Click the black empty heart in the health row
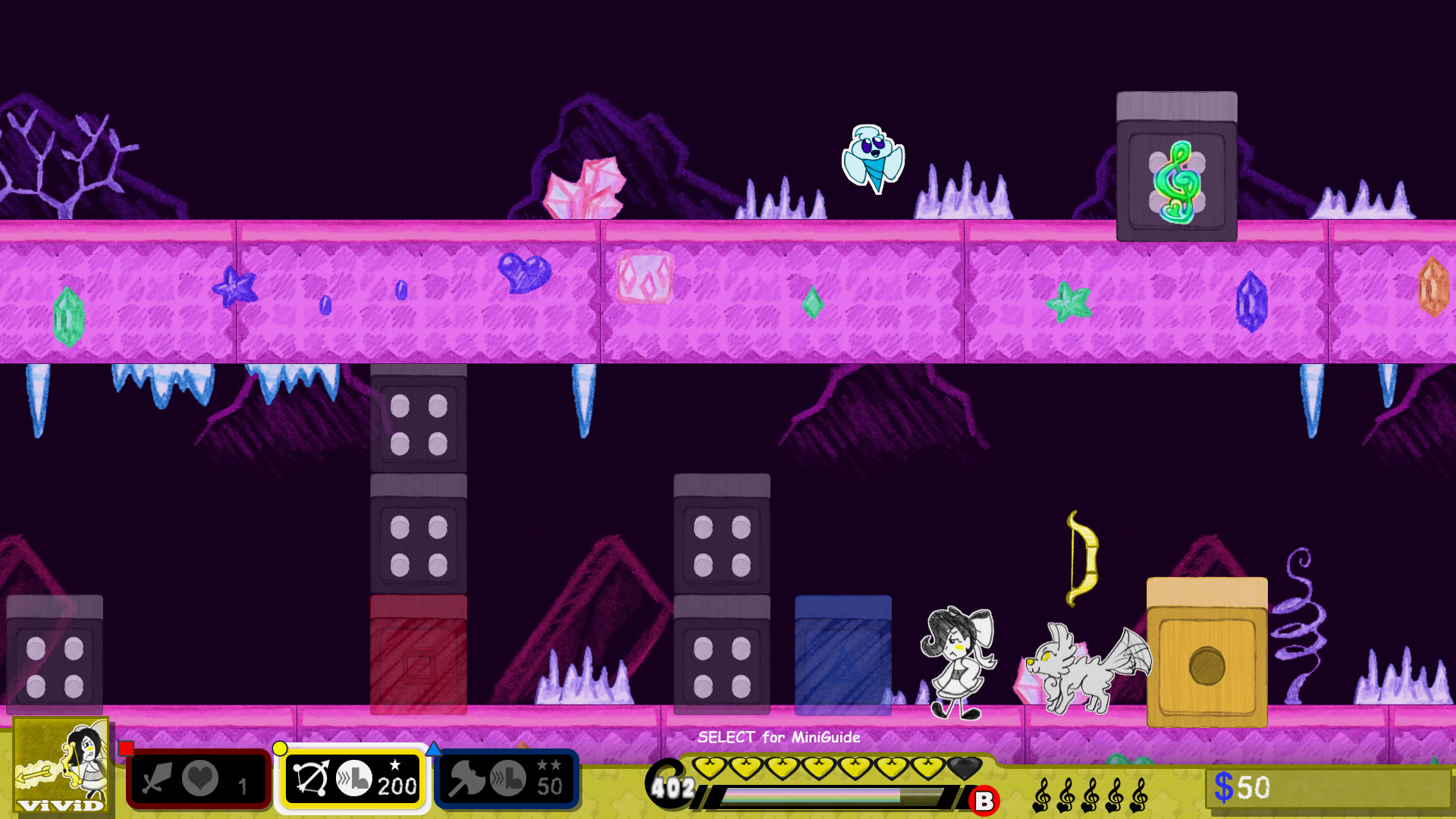This screenshot has height=819, width=1456. pos(964,767)
